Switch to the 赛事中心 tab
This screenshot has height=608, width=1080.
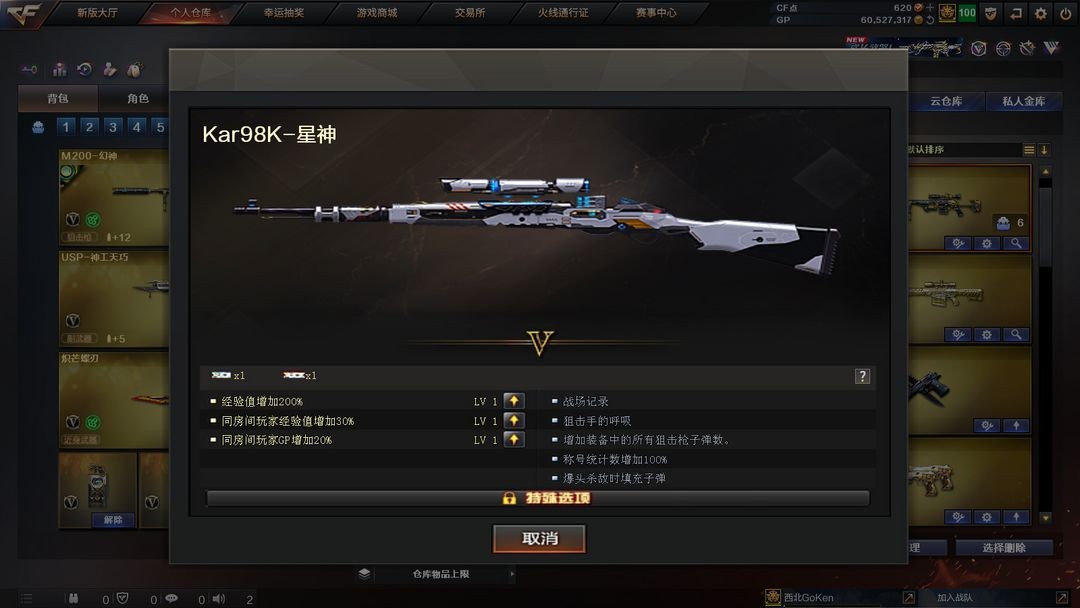656,13
